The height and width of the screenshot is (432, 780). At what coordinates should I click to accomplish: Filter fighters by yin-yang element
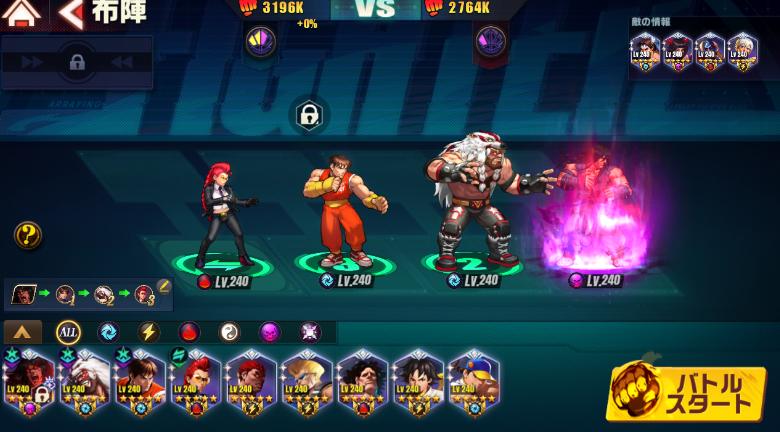(x=229, y=332)
